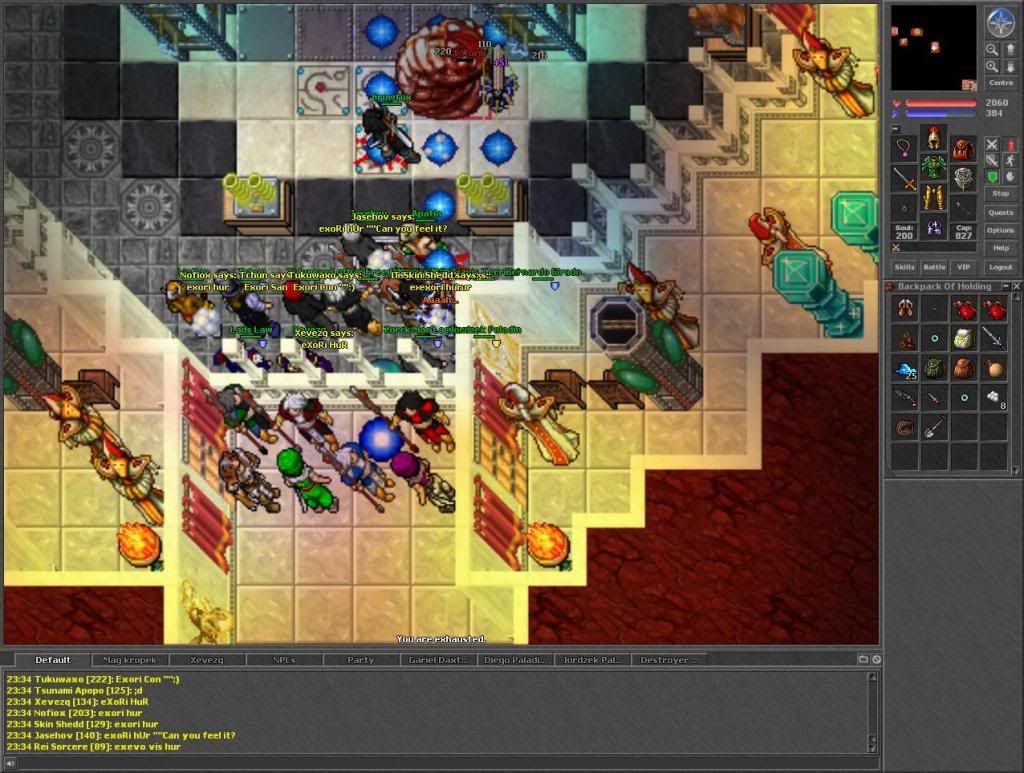1024x773 pixels.
Task: Select the amulet equipment slot
Action: [x=904, y=150]
